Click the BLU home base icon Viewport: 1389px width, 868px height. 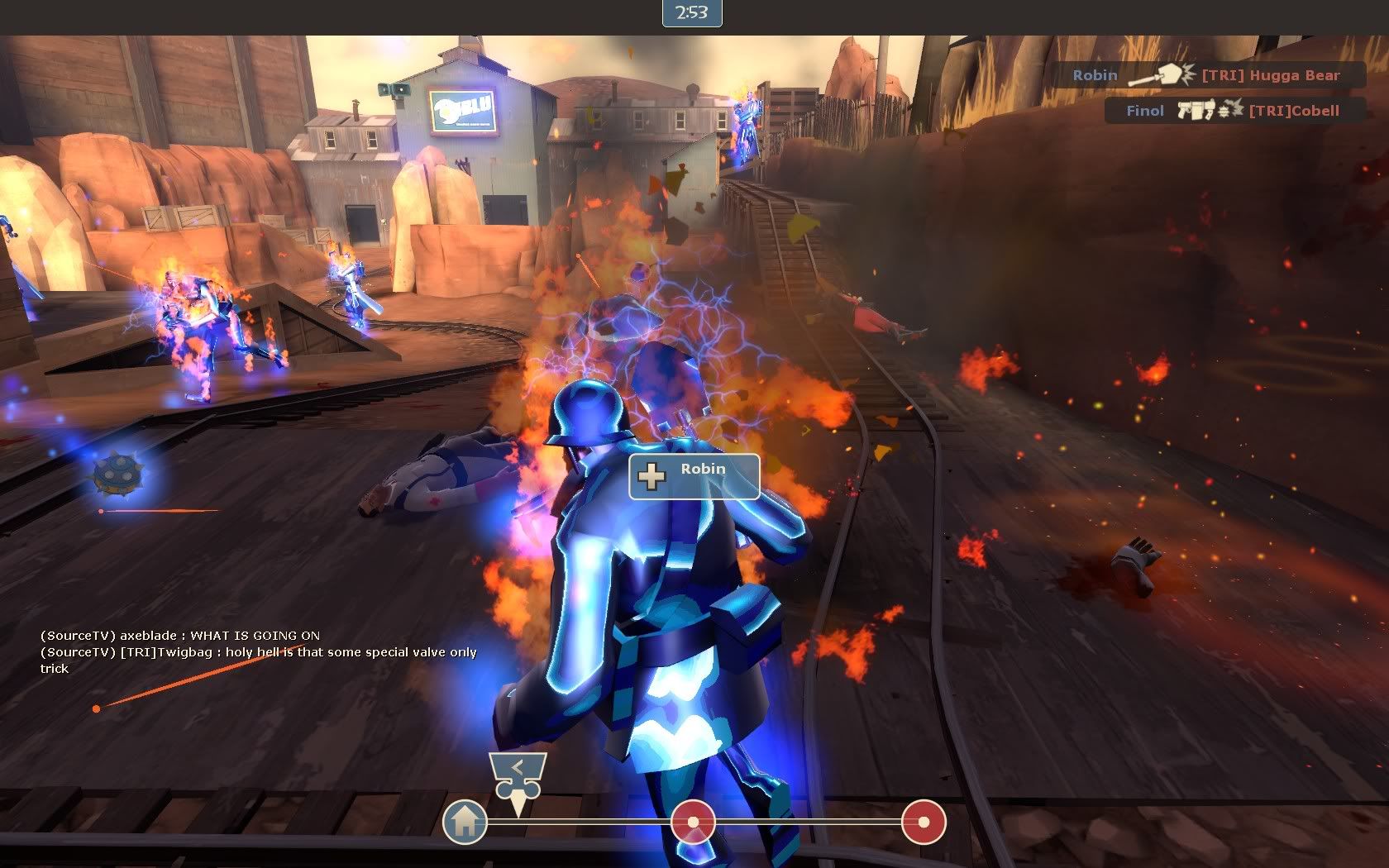click(465, 822)
